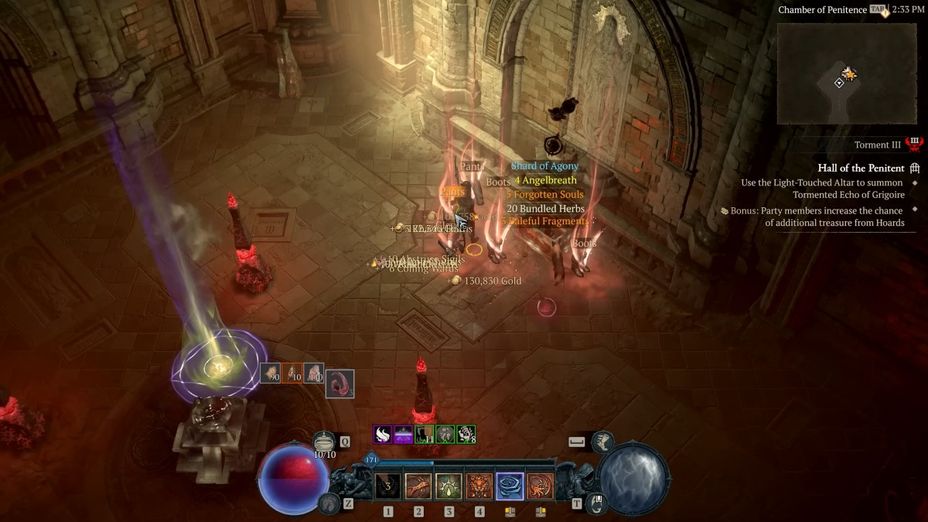This screenshot has width=928, height=522.
Task: Click the Torment III difficulty skull icon
Action: click(x=914, y=144)
